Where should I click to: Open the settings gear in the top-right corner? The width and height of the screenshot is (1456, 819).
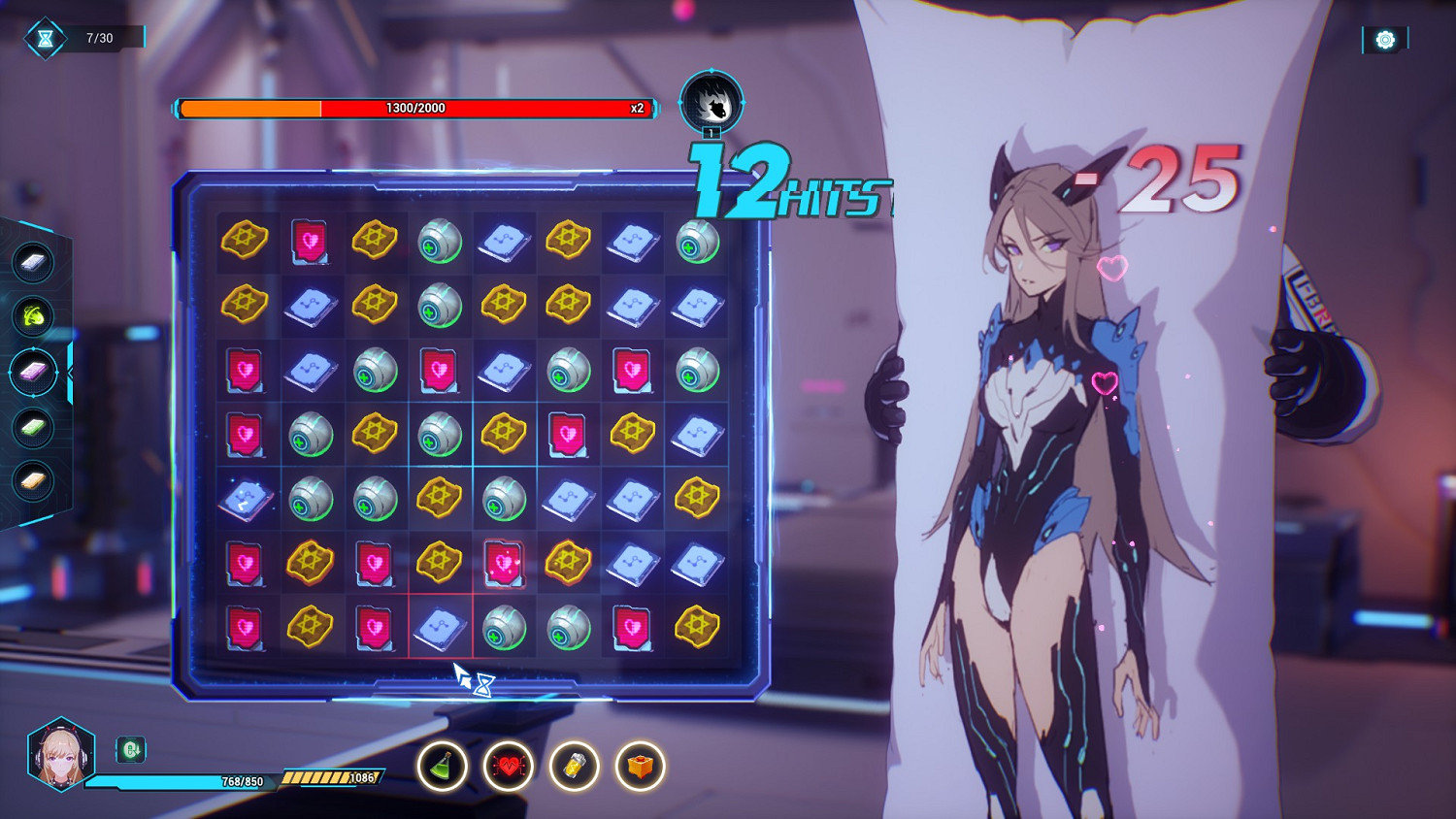1382,39
